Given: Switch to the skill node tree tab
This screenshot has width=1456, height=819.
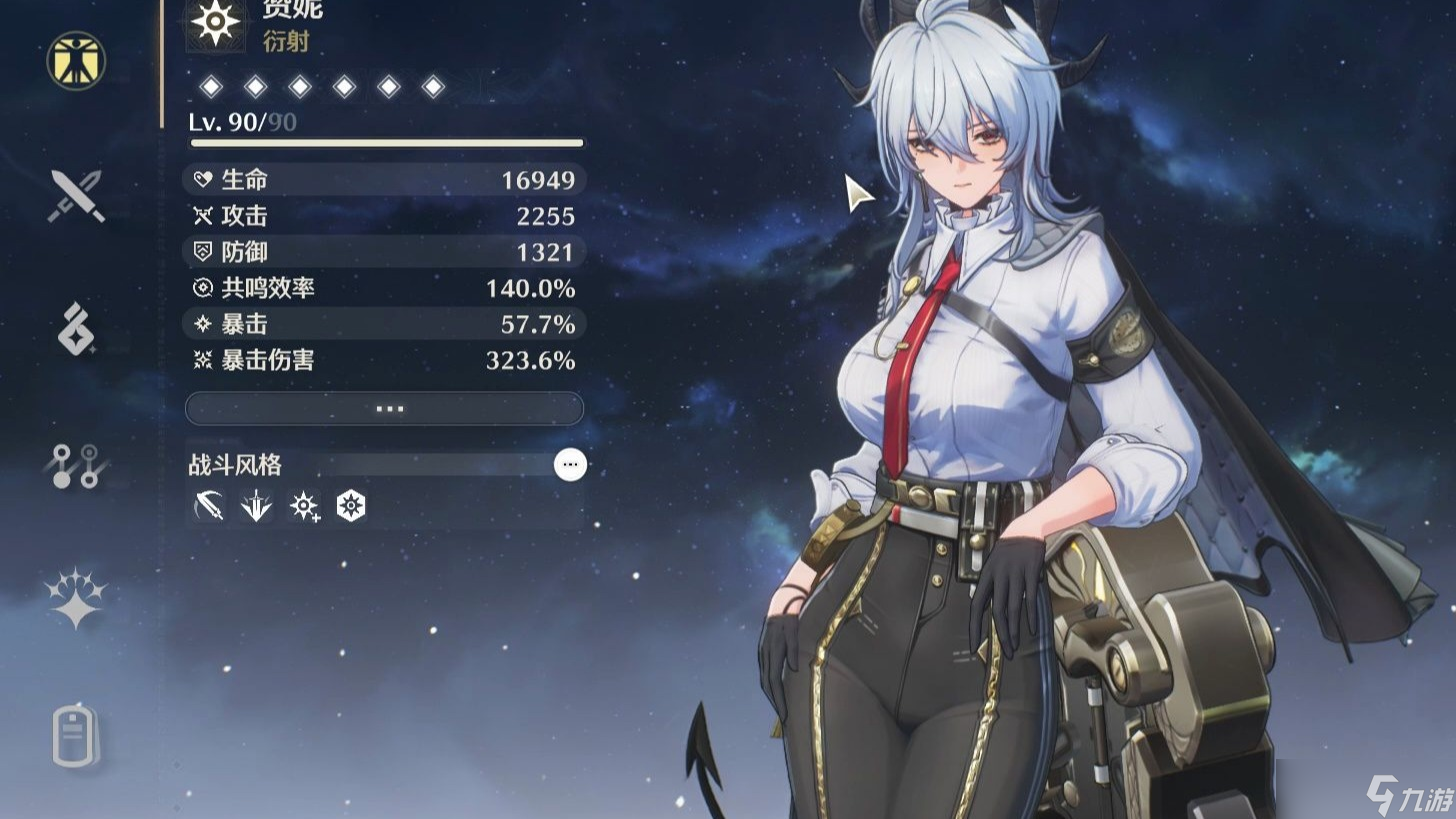Looking at the screenshot, I should pos(76,465).
